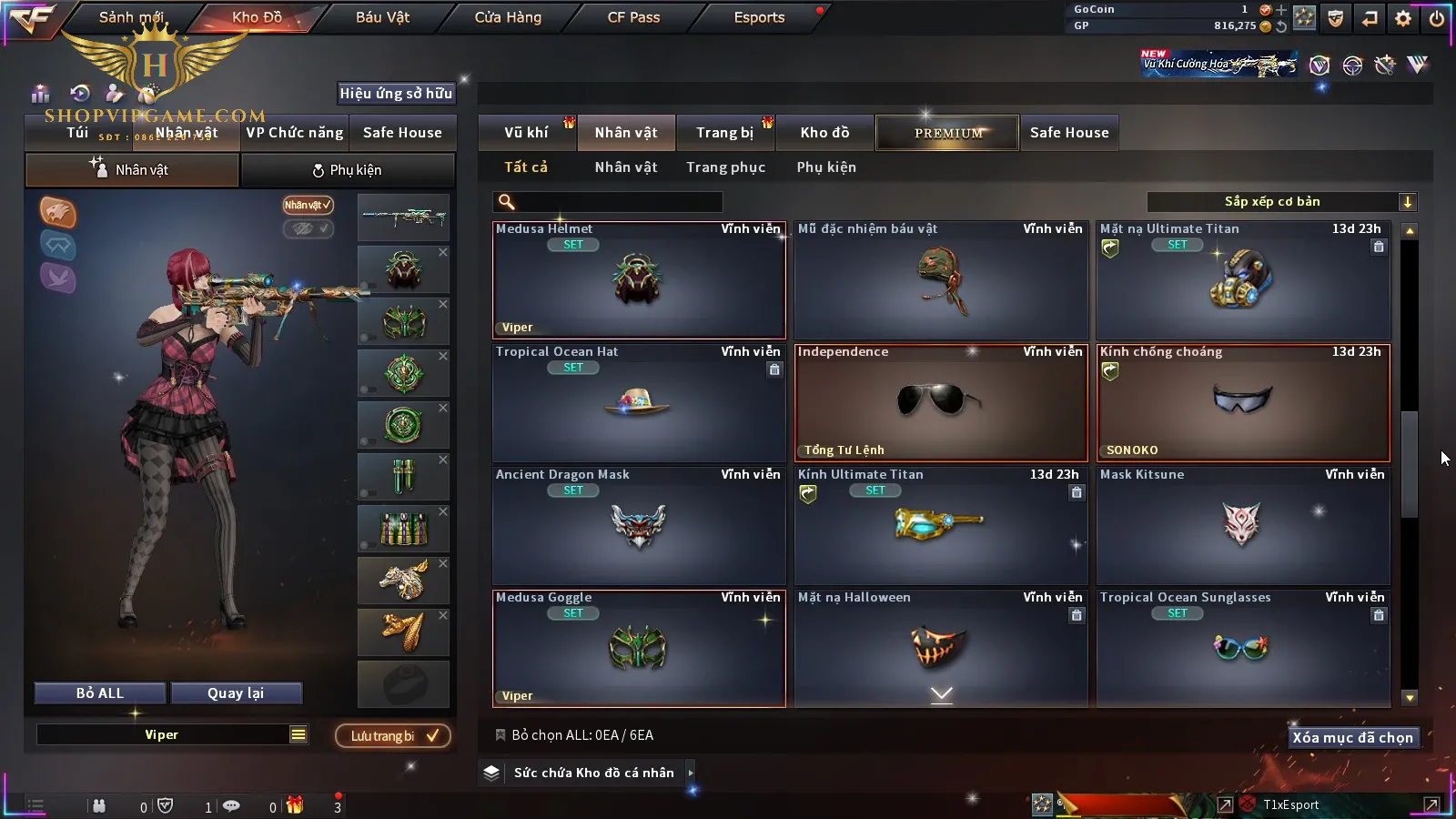Choose the Independence sunglasses item
This screenshot has width=1456, height=819.
(941, 403)
